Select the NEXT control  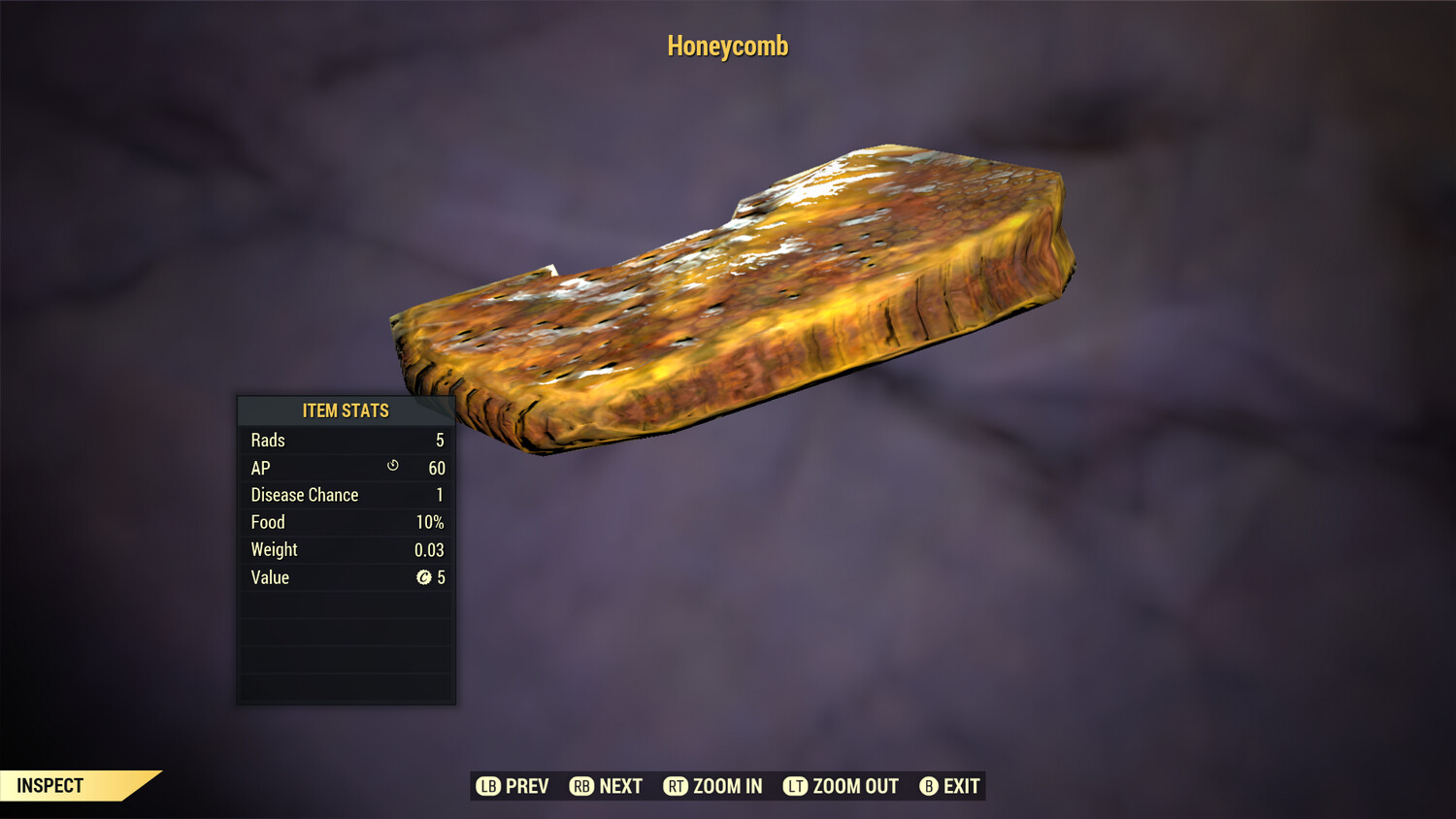coord(606,786)
